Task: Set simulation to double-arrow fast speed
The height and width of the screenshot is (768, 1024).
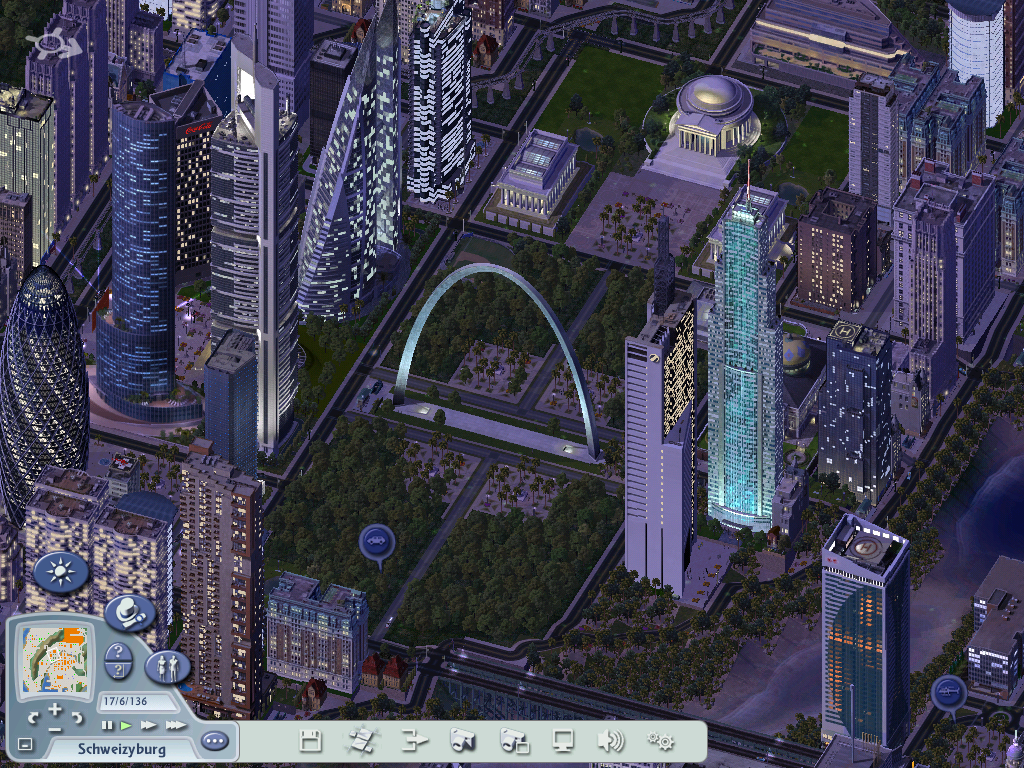Action: pos(149,725)
